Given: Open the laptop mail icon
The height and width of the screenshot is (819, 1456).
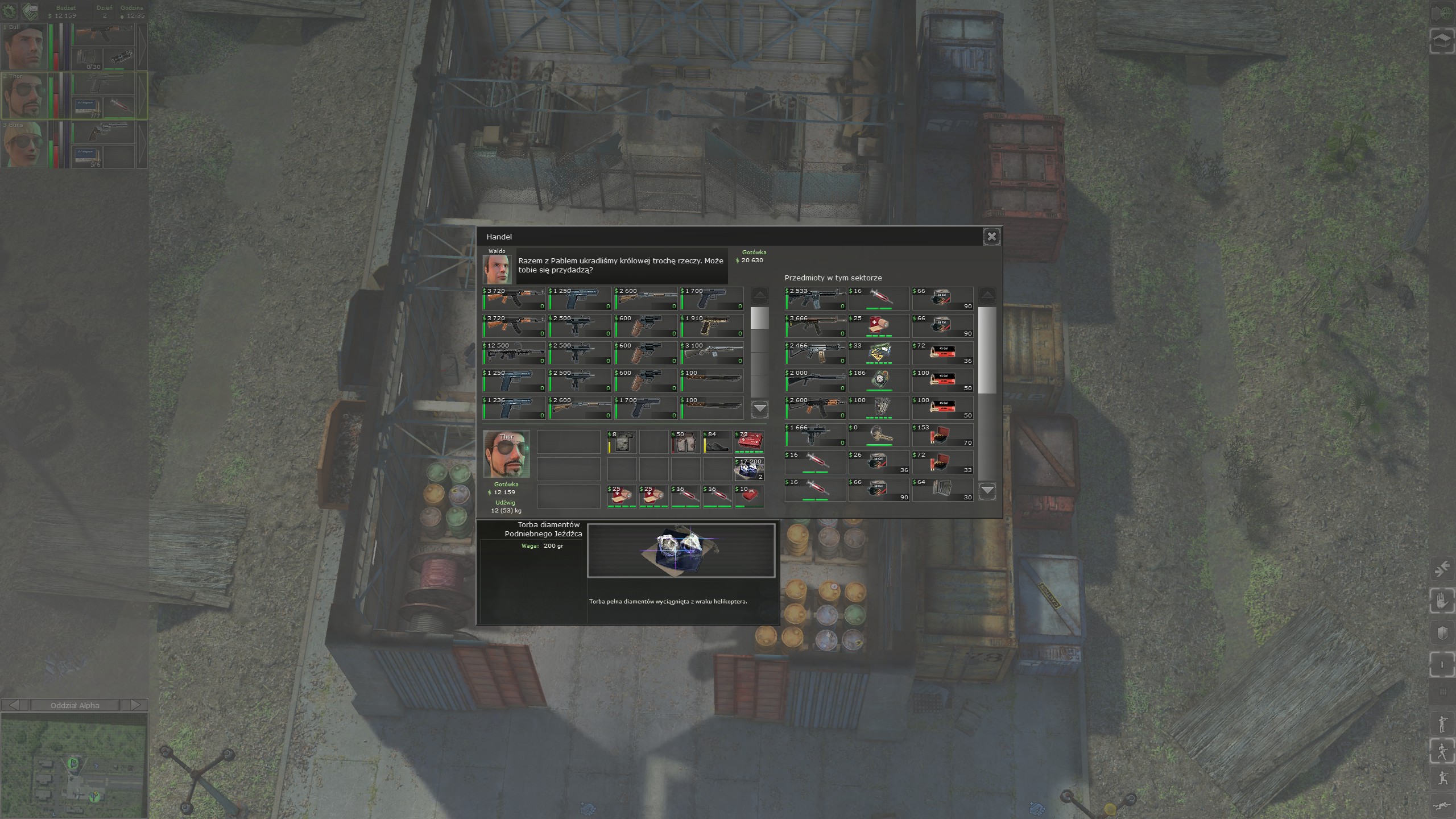Looking at the screenshot, I should tap(30, 10).
